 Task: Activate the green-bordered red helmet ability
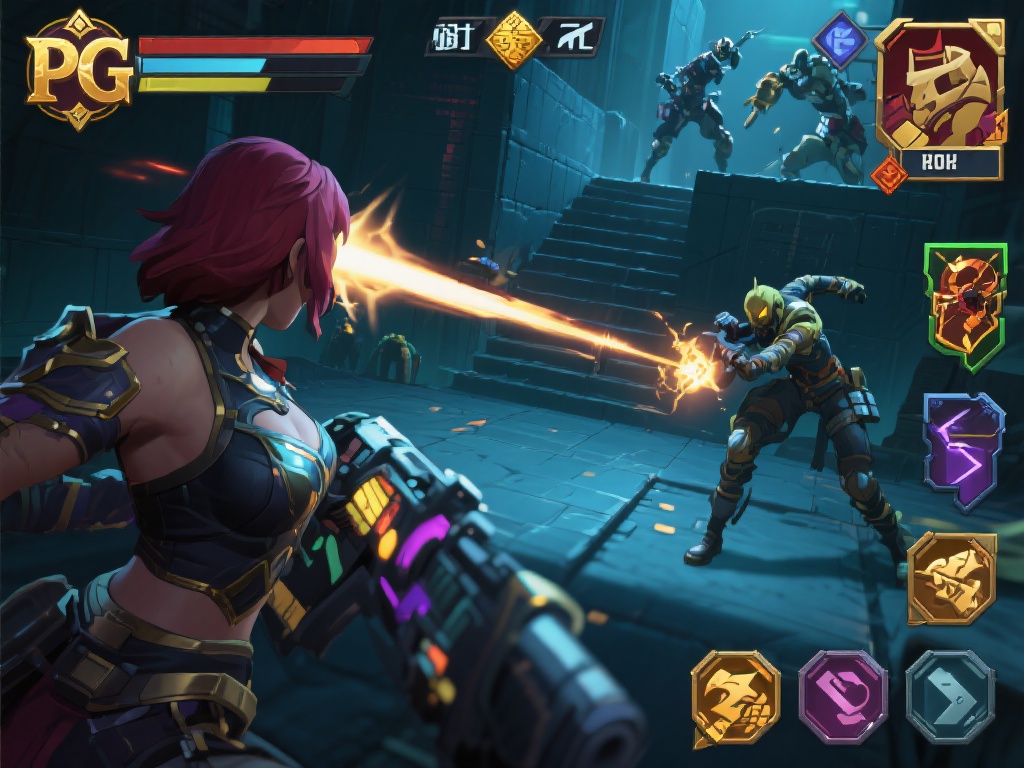pyautogui.click(x=964, y=306)
